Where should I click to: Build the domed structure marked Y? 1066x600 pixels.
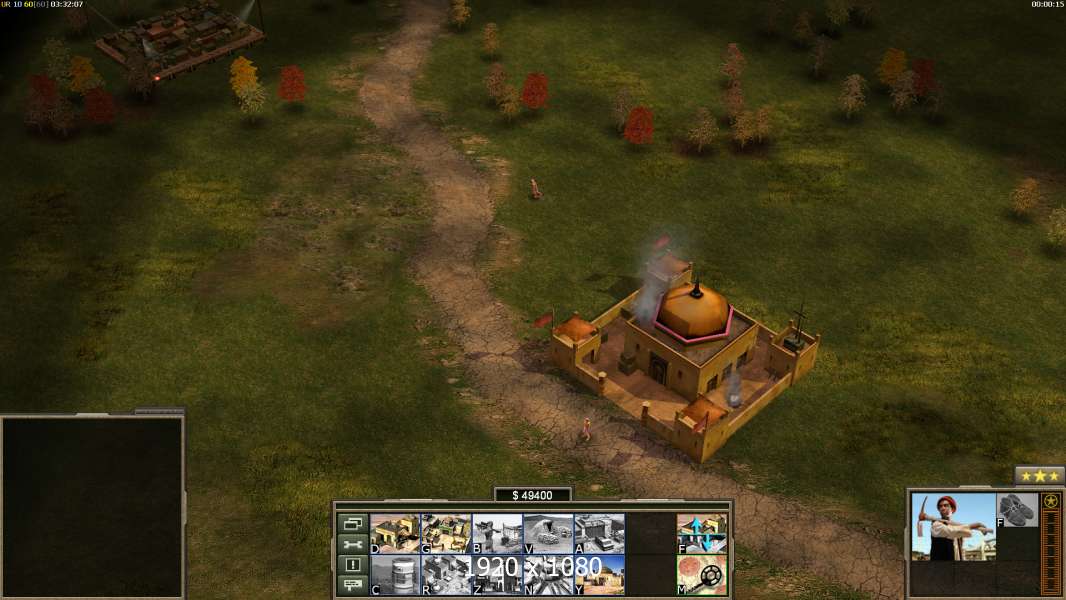pyautogui.click(x=599, y=575)
